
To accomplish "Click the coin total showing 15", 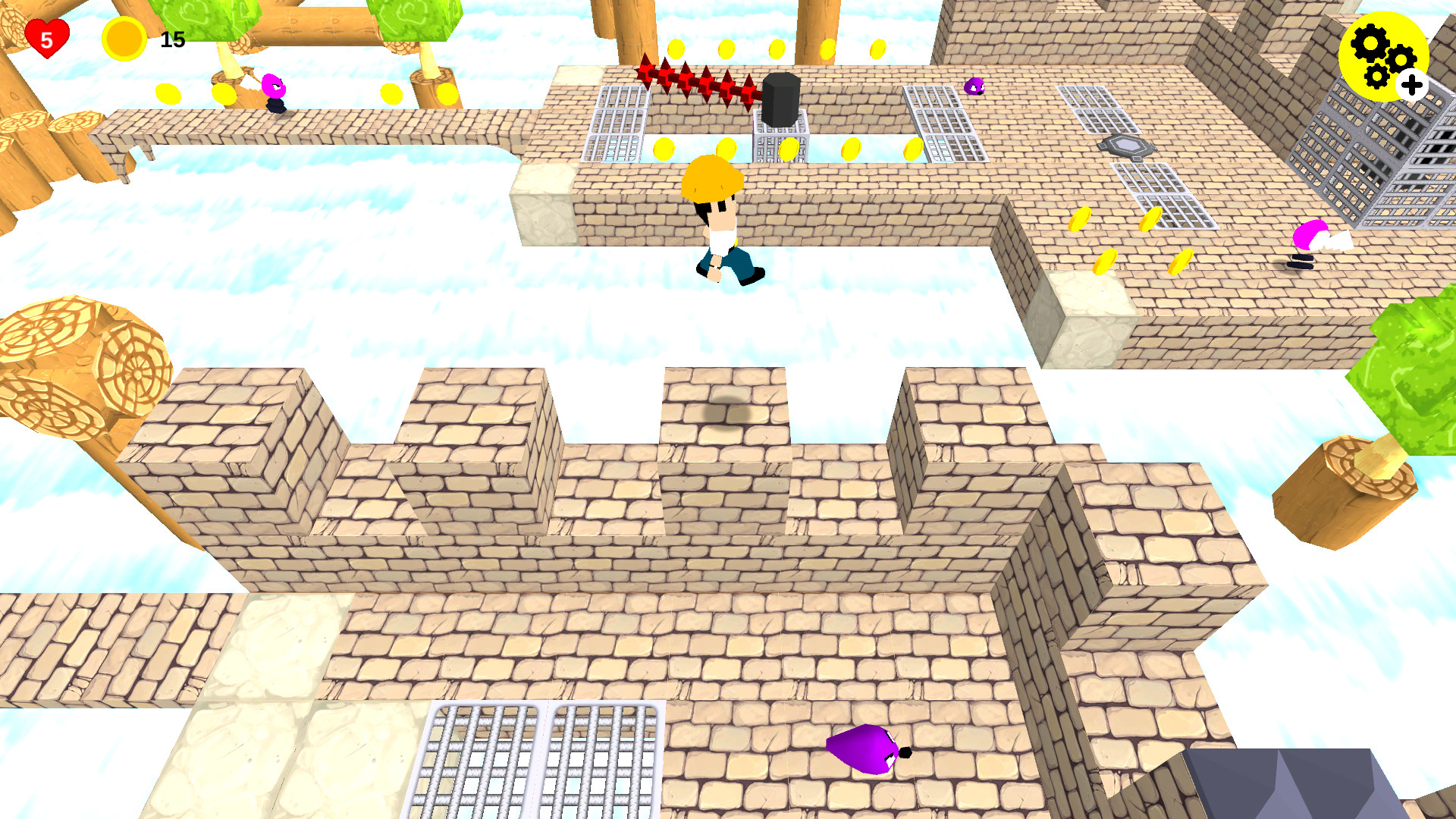I will 173,38.
